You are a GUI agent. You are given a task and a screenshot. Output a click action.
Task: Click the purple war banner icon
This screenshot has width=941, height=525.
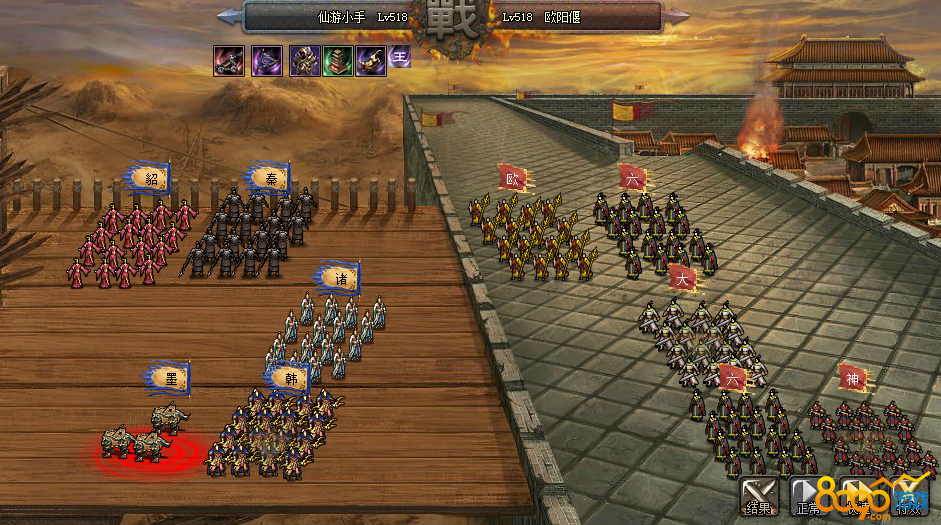[266, 61]
